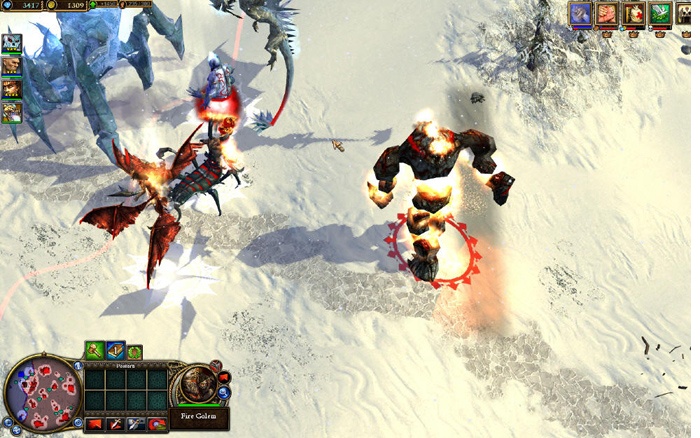
Task: Activate the red flag command button
Action: tap(95, 425)
